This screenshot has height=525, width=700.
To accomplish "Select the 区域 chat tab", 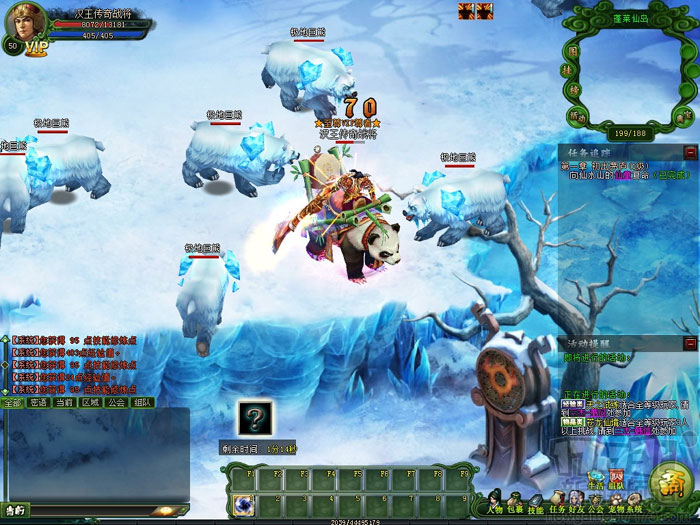I will click(x=90, y=402).
